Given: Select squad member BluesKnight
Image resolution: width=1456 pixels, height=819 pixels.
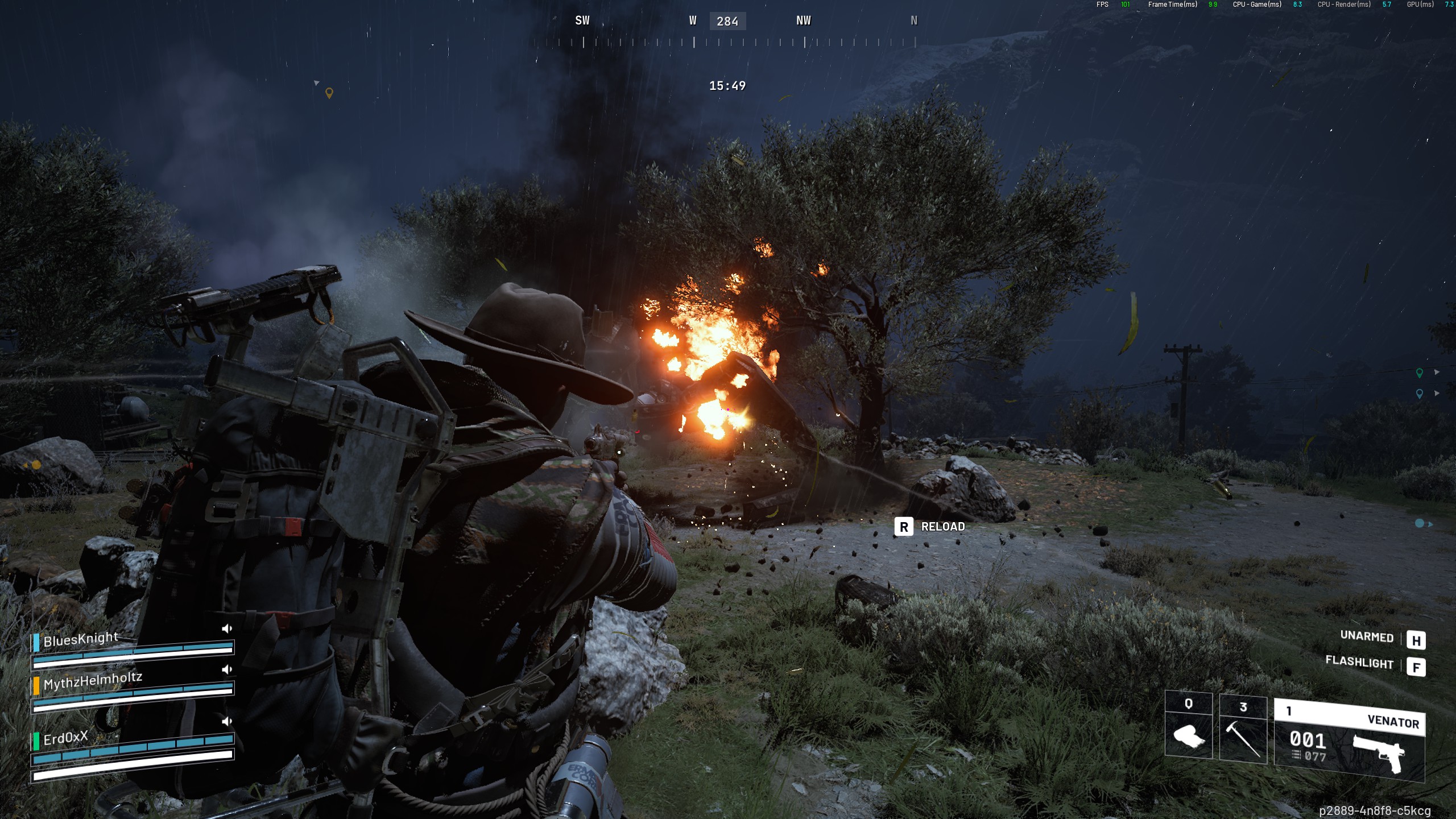Looking at the screenshot, I should click(81, 639).
